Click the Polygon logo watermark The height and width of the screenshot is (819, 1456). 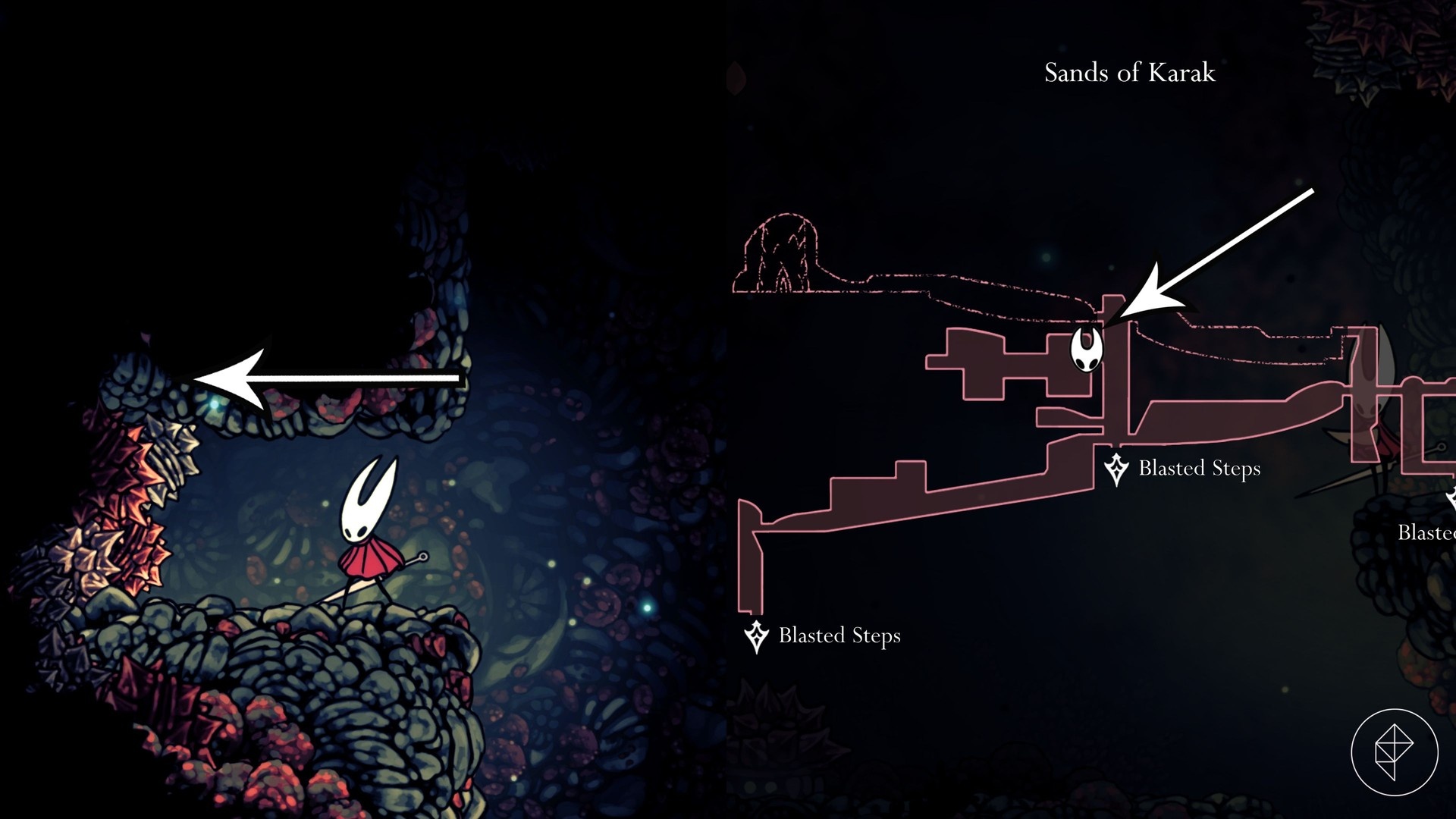pos(1394,752)
